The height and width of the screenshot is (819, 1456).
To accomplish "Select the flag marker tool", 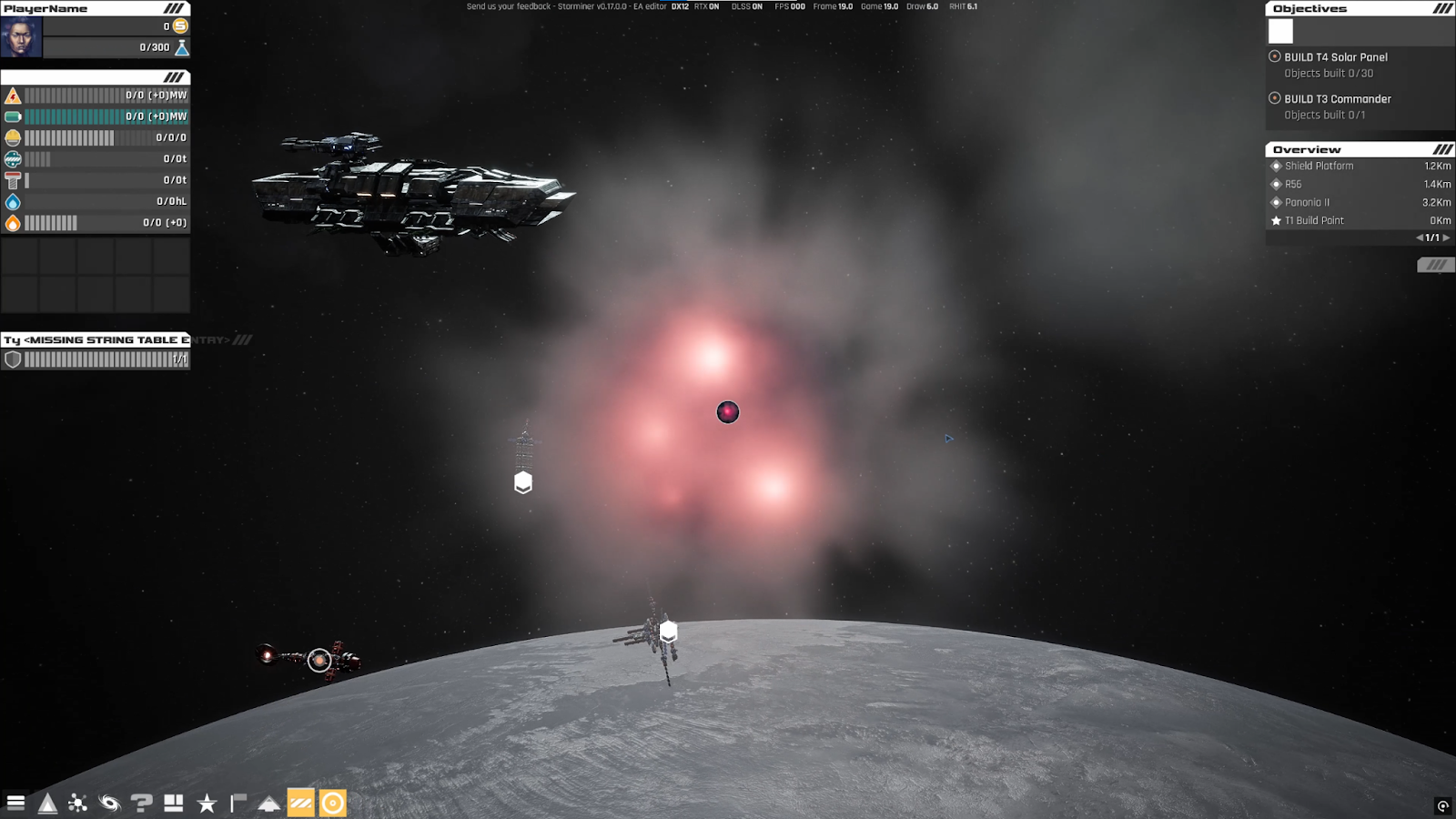I will [x=238, y=804].
